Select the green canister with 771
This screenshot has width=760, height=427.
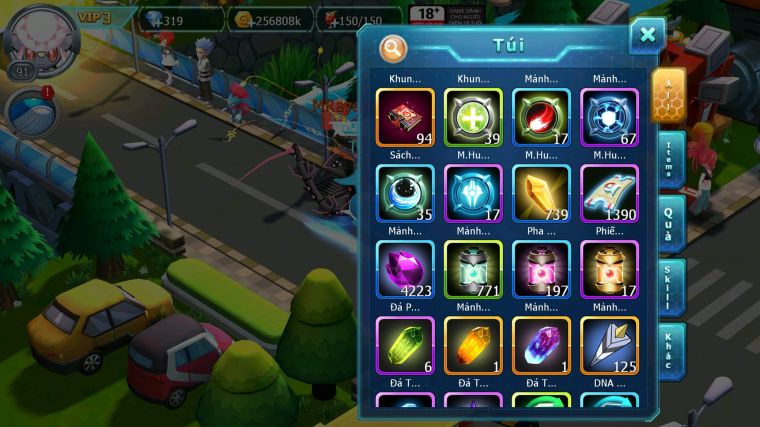[x=473, y=270]
